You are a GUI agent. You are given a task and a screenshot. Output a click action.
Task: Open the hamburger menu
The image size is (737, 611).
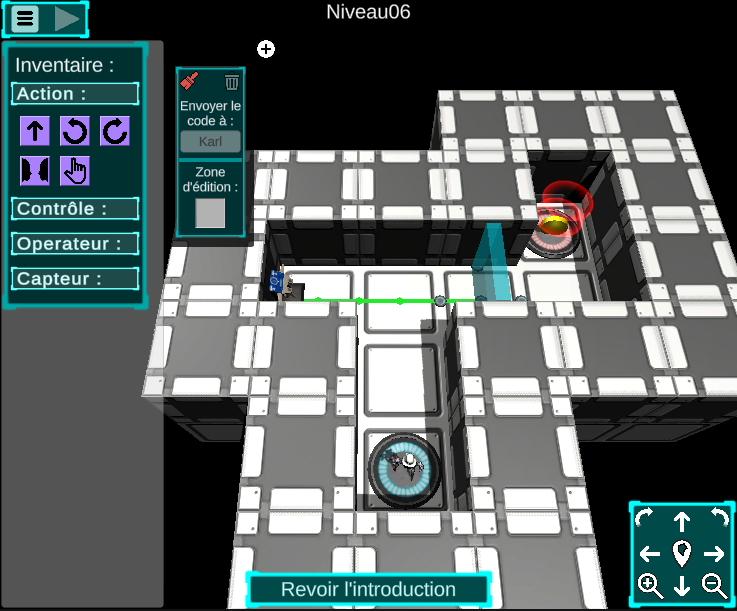pos(26,18)
